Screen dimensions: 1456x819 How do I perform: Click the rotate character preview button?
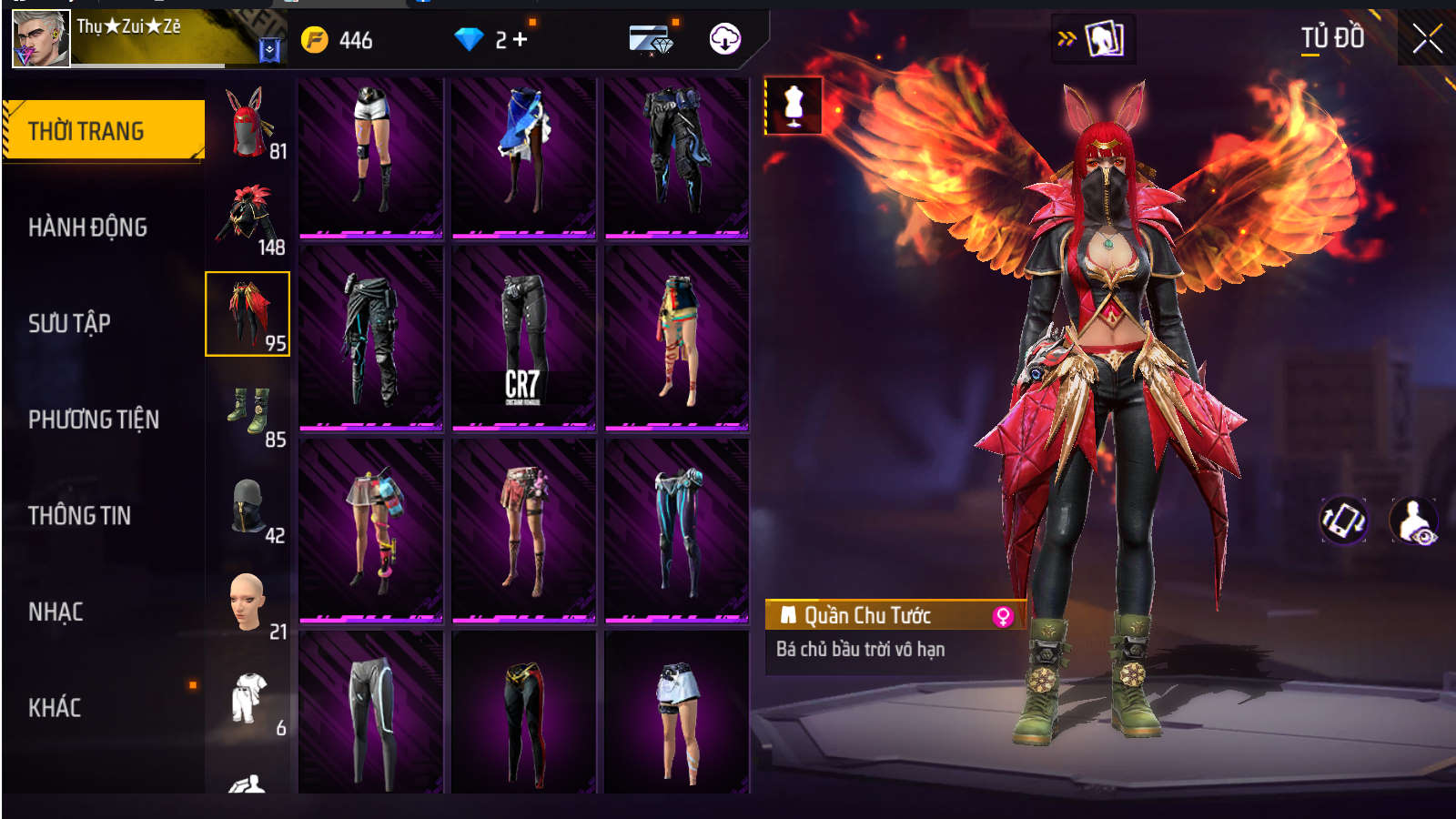tap(1343, 521)
